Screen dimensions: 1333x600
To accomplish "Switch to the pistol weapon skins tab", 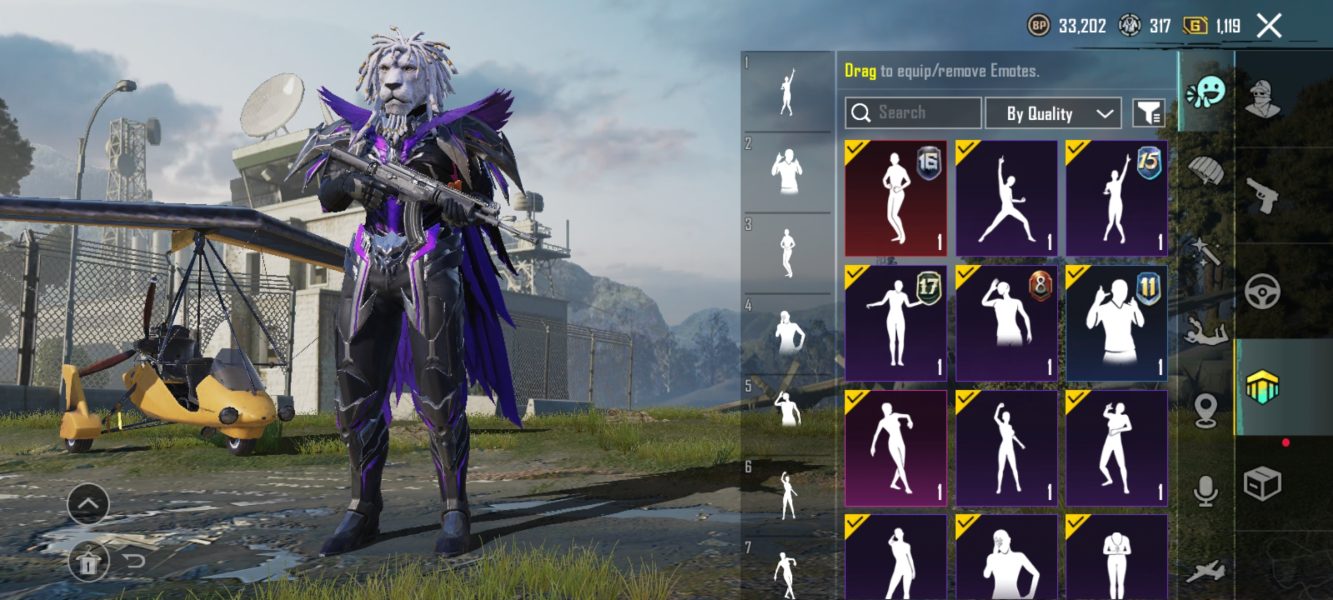I will coord(1263,195).
